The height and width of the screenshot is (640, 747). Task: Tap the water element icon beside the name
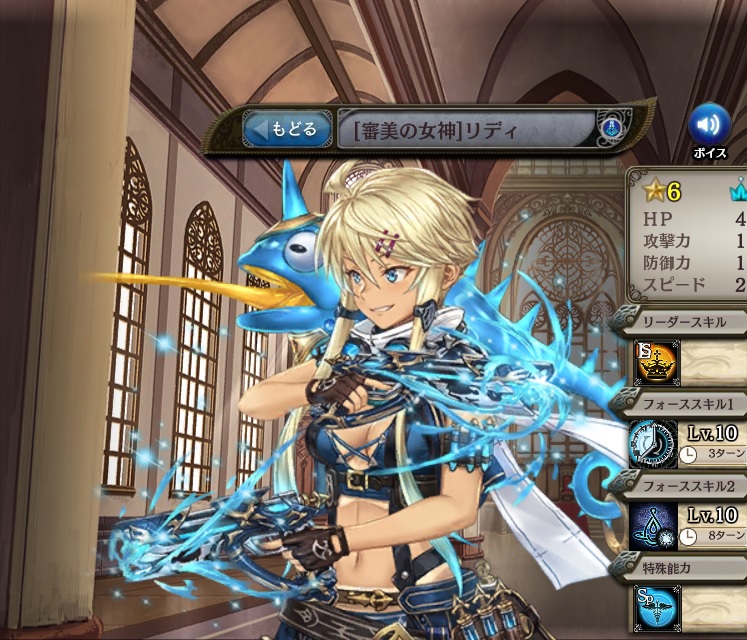(610, 129)
